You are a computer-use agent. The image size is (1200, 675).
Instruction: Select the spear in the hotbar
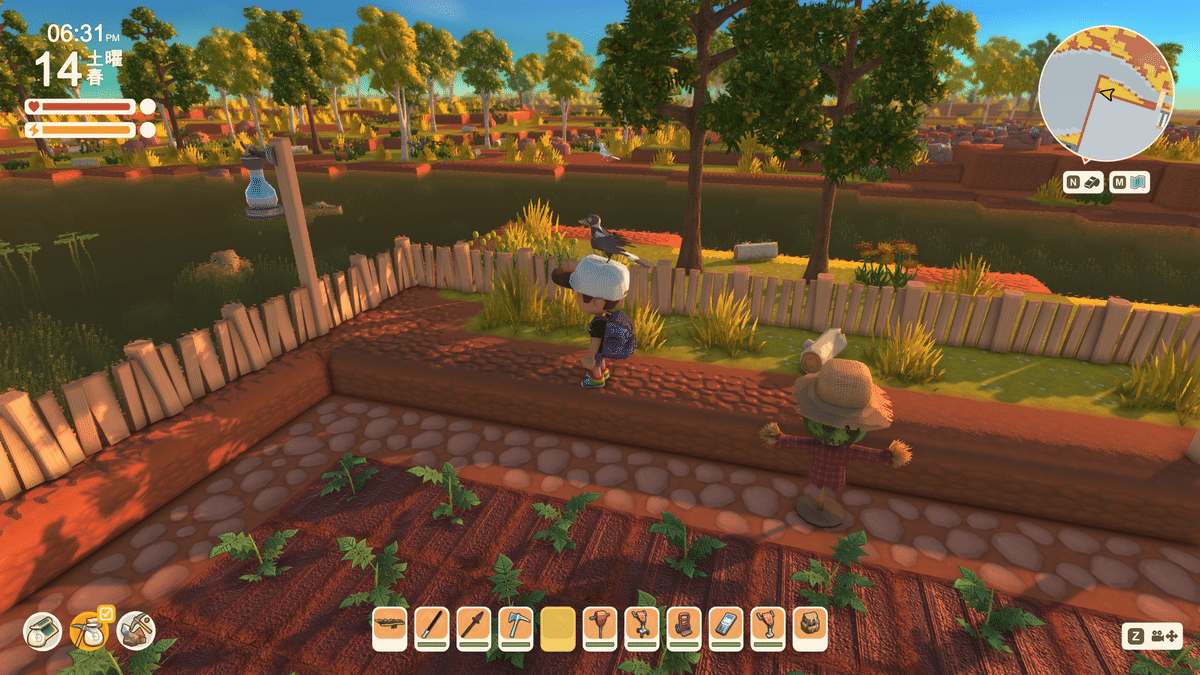coord(473,628)
